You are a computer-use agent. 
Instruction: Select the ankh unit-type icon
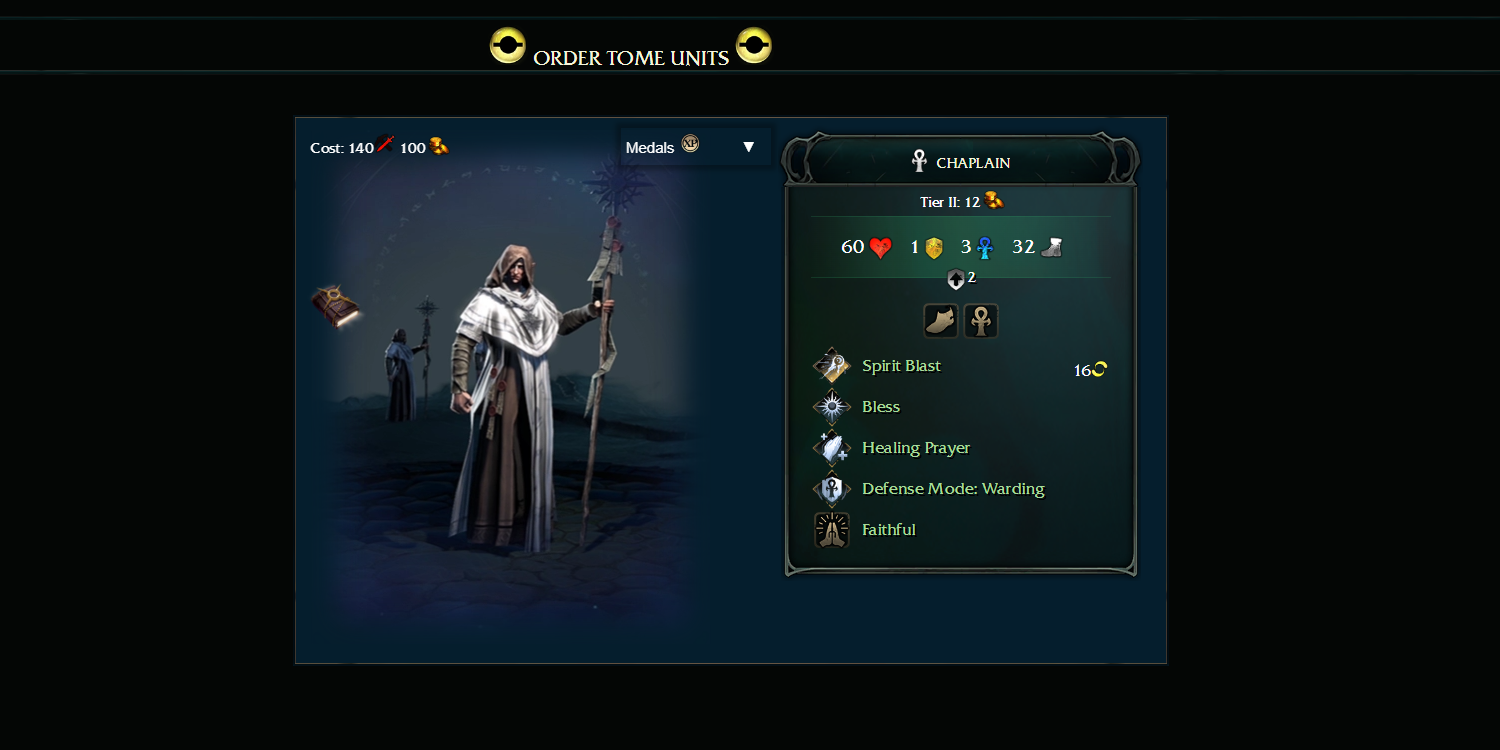click(x=980, y=320)
